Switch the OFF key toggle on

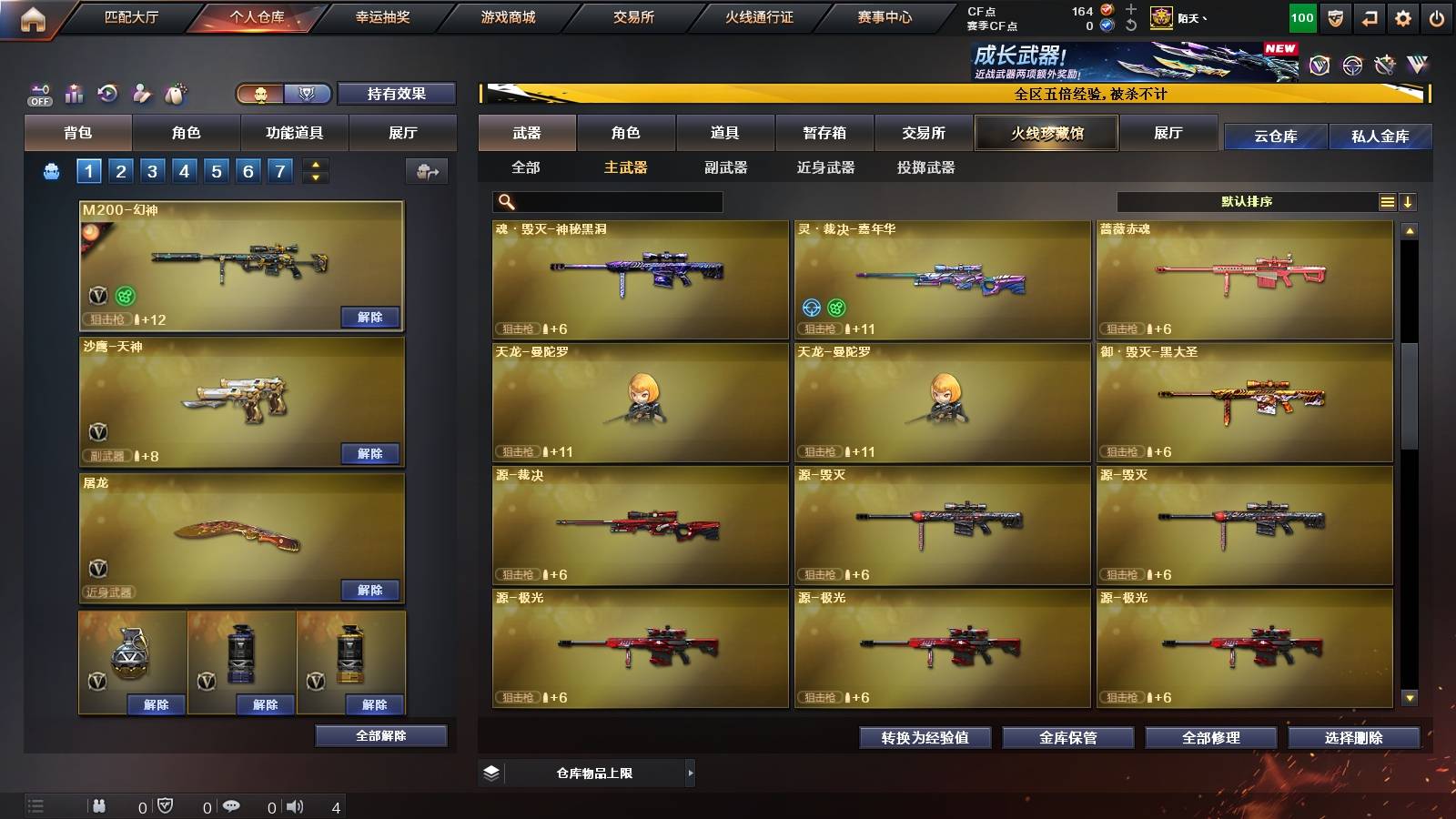point(38,93)
